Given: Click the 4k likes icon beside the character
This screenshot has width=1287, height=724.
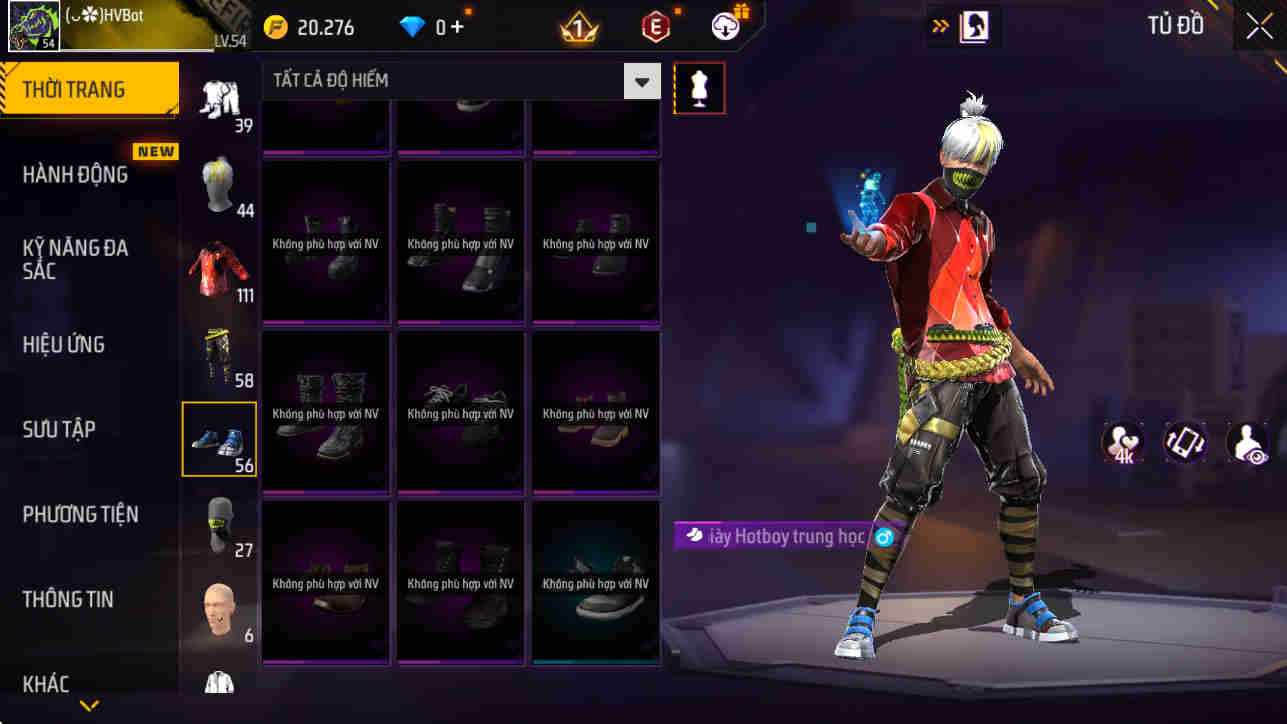Looking at the screenshot, I should coord(1121,442).
